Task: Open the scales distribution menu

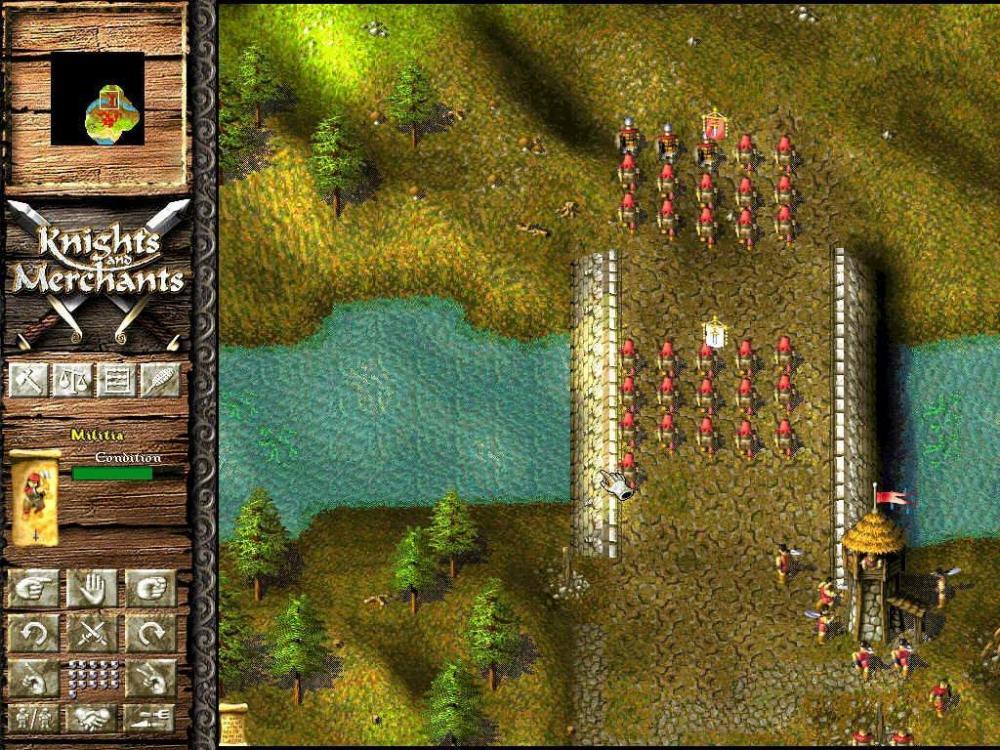Action: tap(72, 379)
